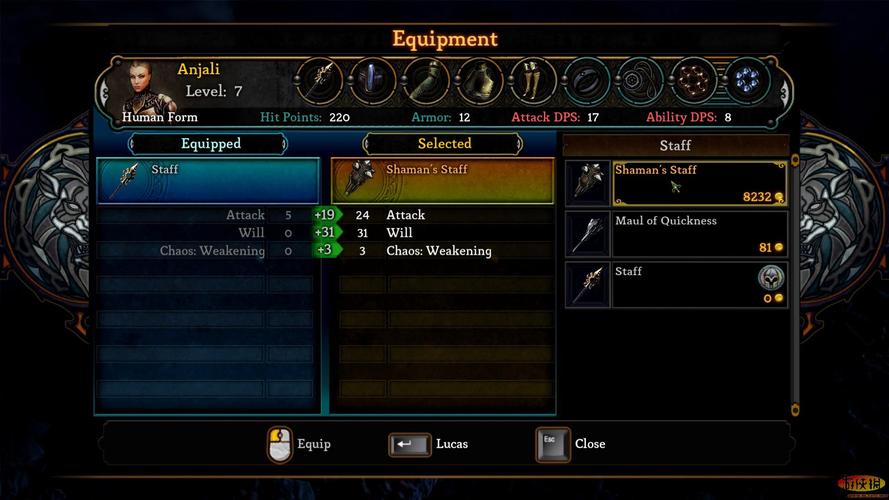Open the staff weapon equipment category

[320, 81]
